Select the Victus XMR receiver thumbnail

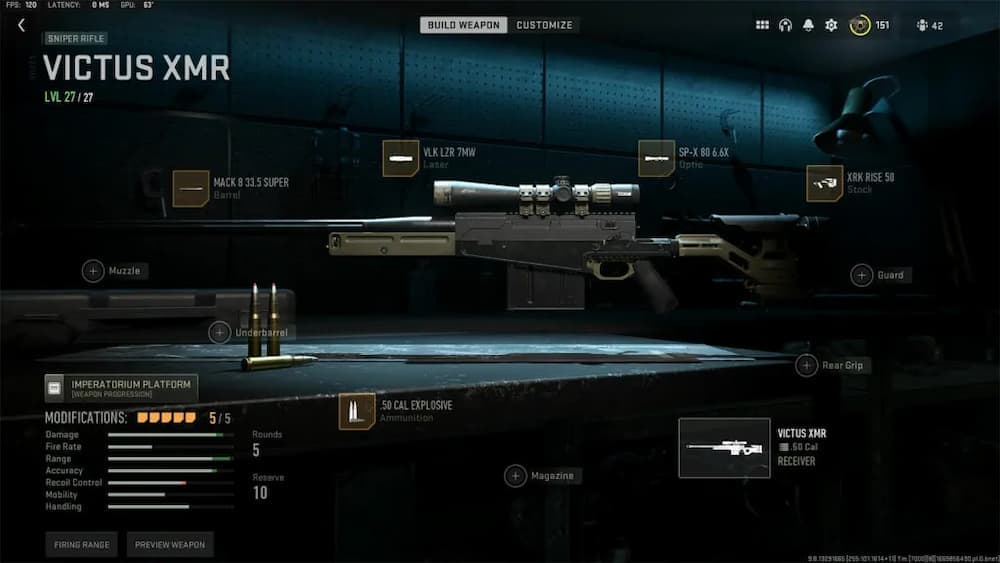pyautogui.click(x=724, y=447)
